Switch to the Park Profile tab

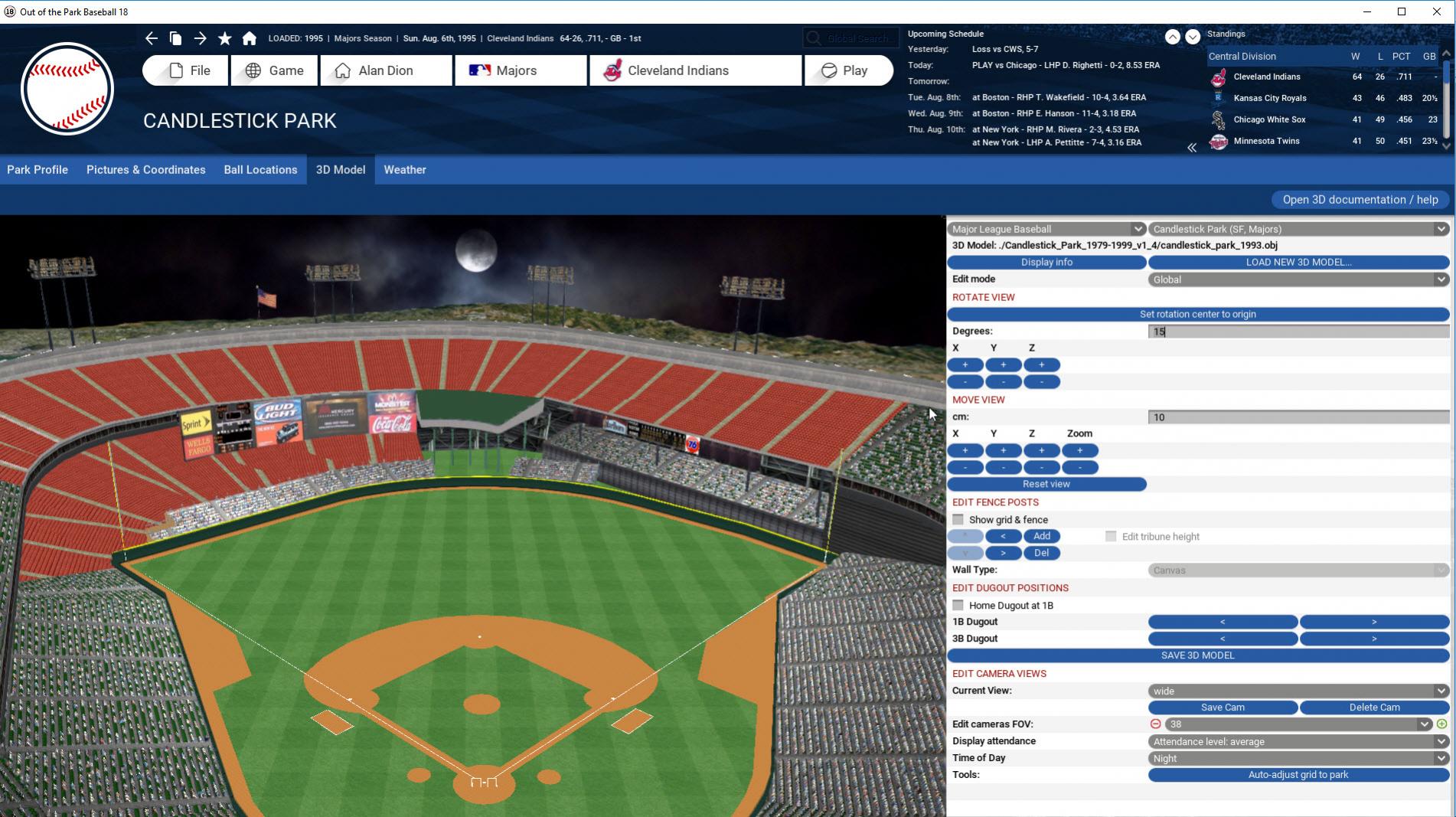pyautogui.click(x=38, y=170)
